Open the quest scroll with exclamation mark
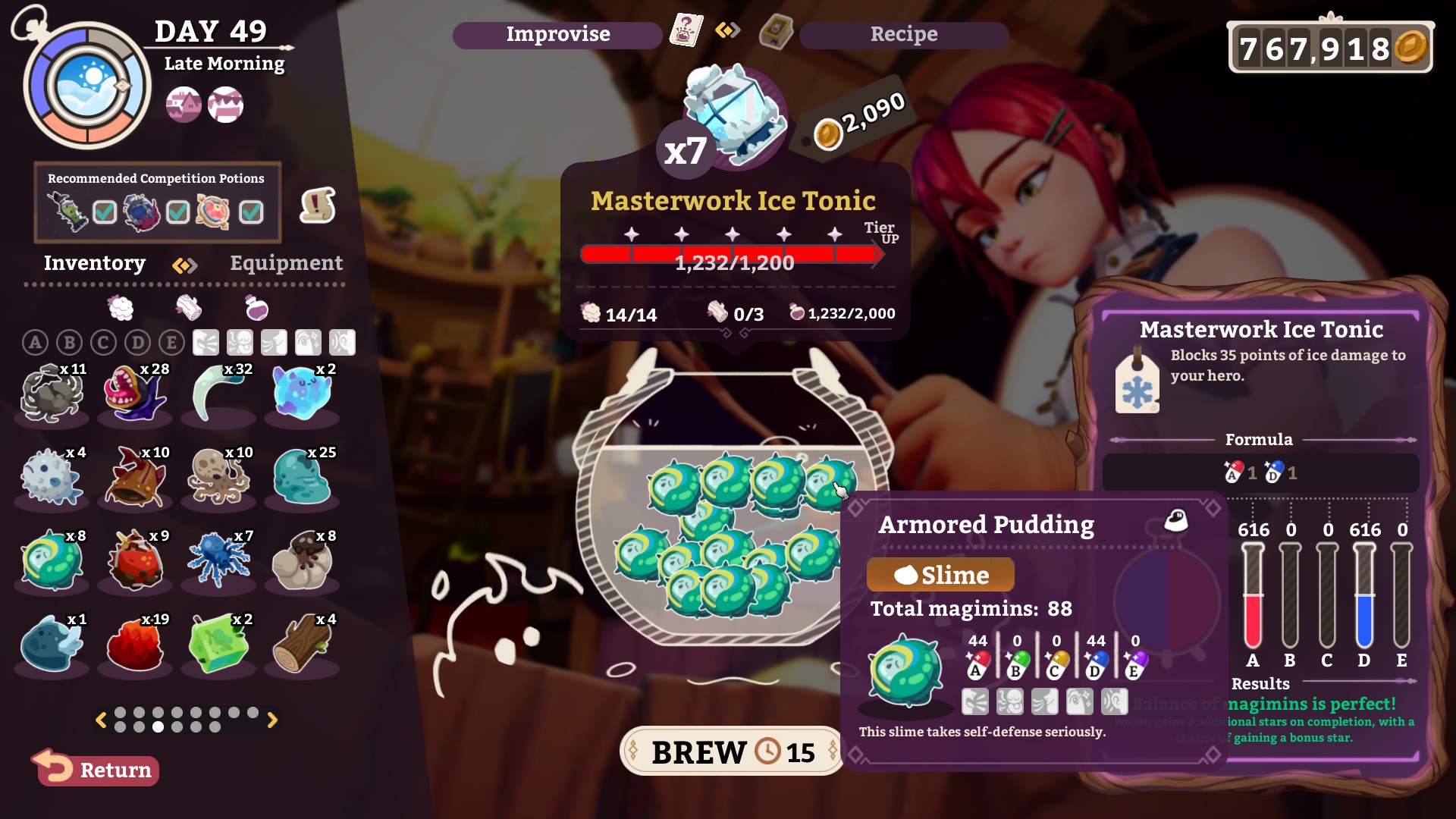This screenshot has height=819, width=1456. 318,205
